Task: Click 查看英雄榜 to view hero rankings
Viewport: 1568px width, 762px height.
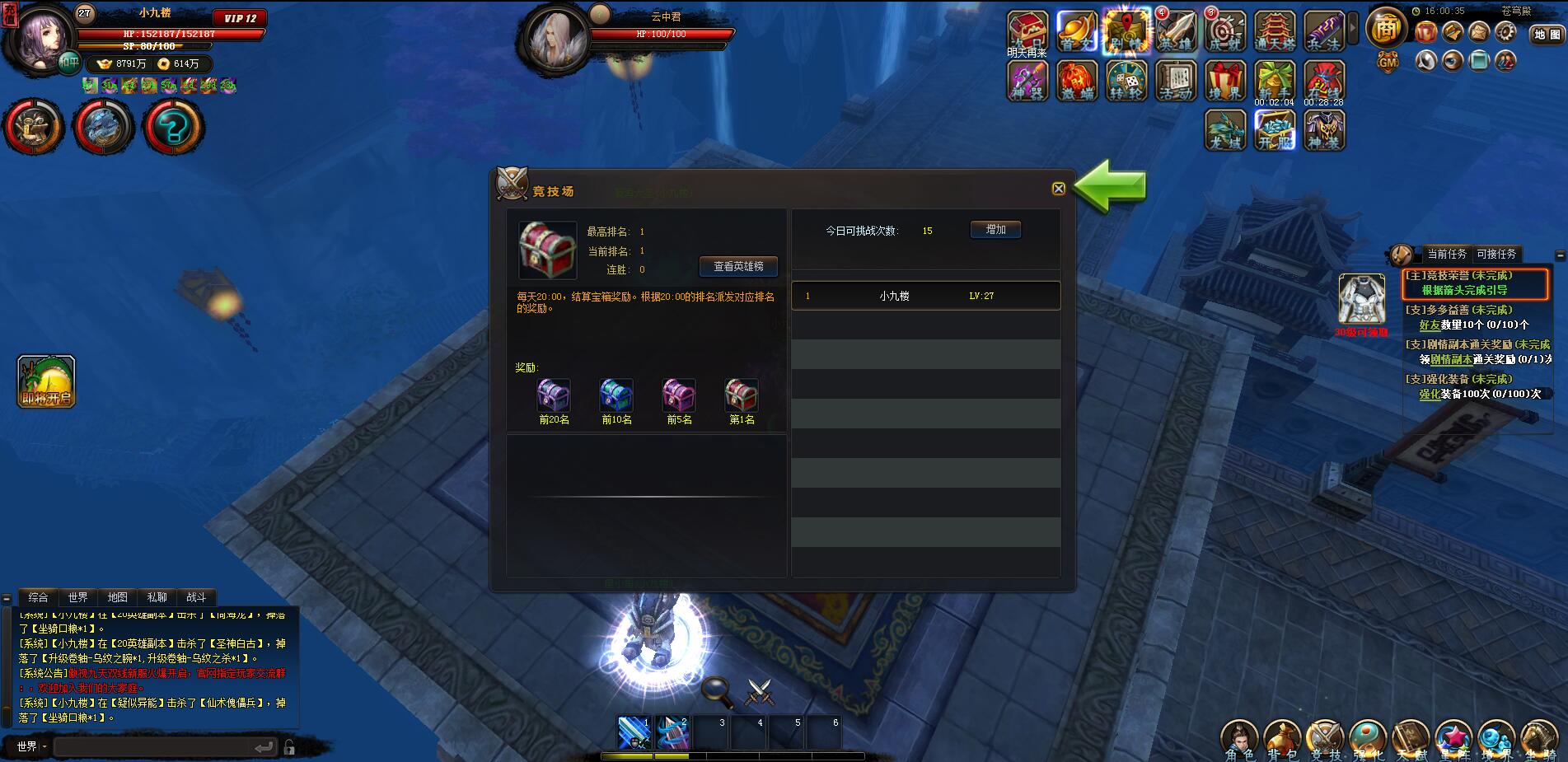Action: point(739,266)
